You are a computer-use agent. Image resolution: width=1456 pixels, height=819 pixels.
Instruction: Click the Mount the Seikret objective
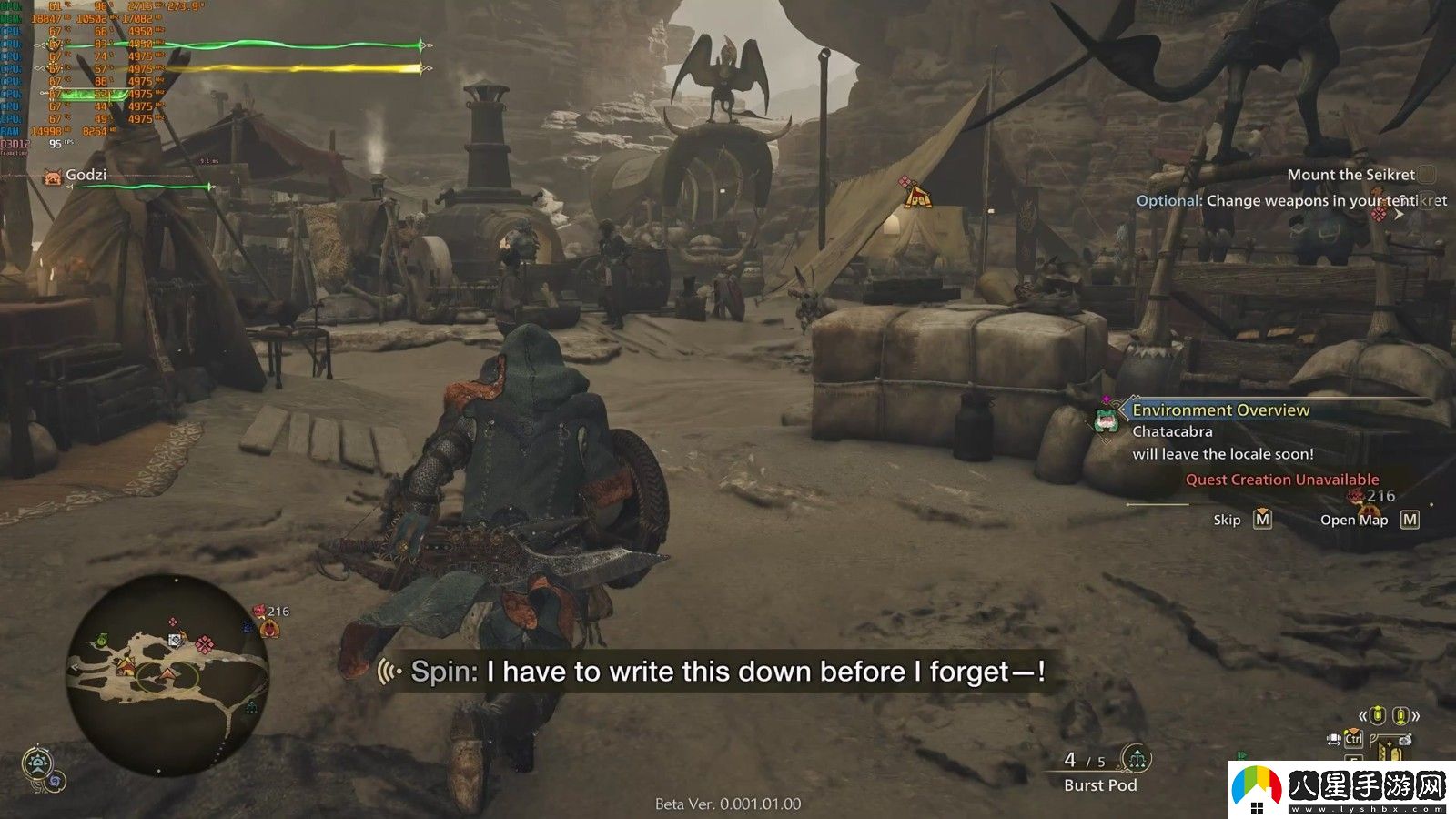(1350, 175)
